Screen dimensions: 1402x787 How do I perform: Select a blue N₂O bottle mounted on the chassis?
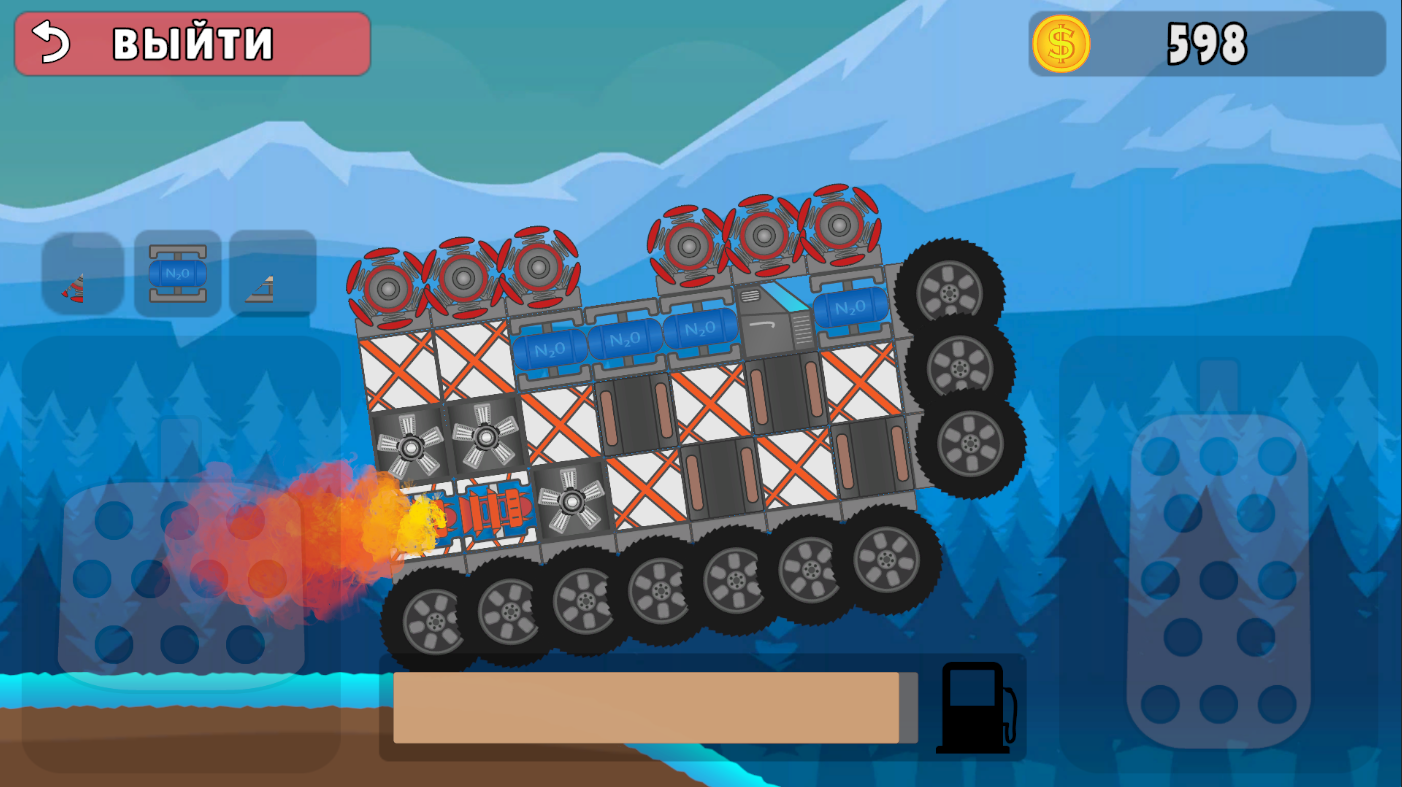click(625, 340)
